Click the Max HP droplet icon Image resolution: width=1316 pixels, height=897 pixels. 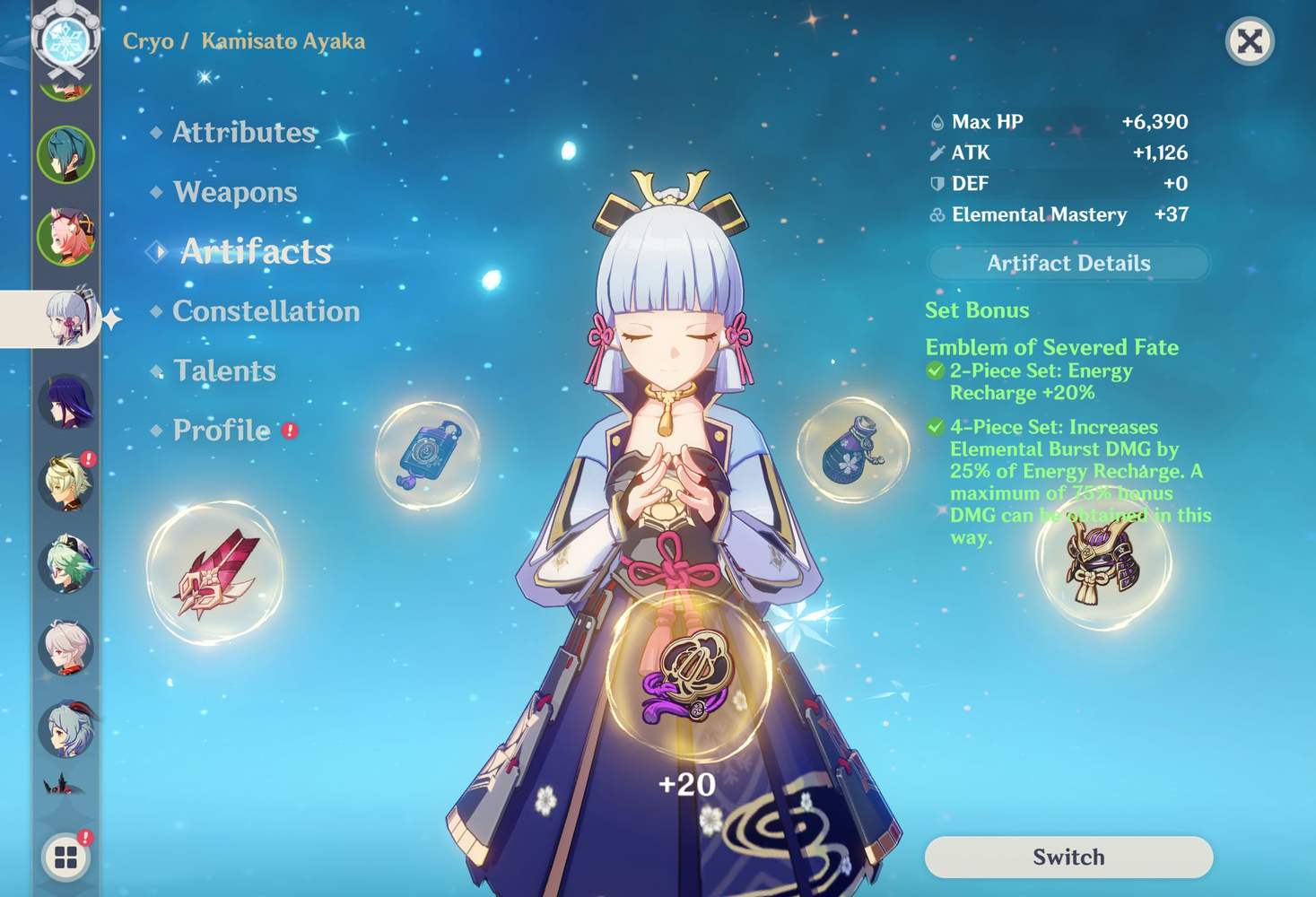[936, 121]
